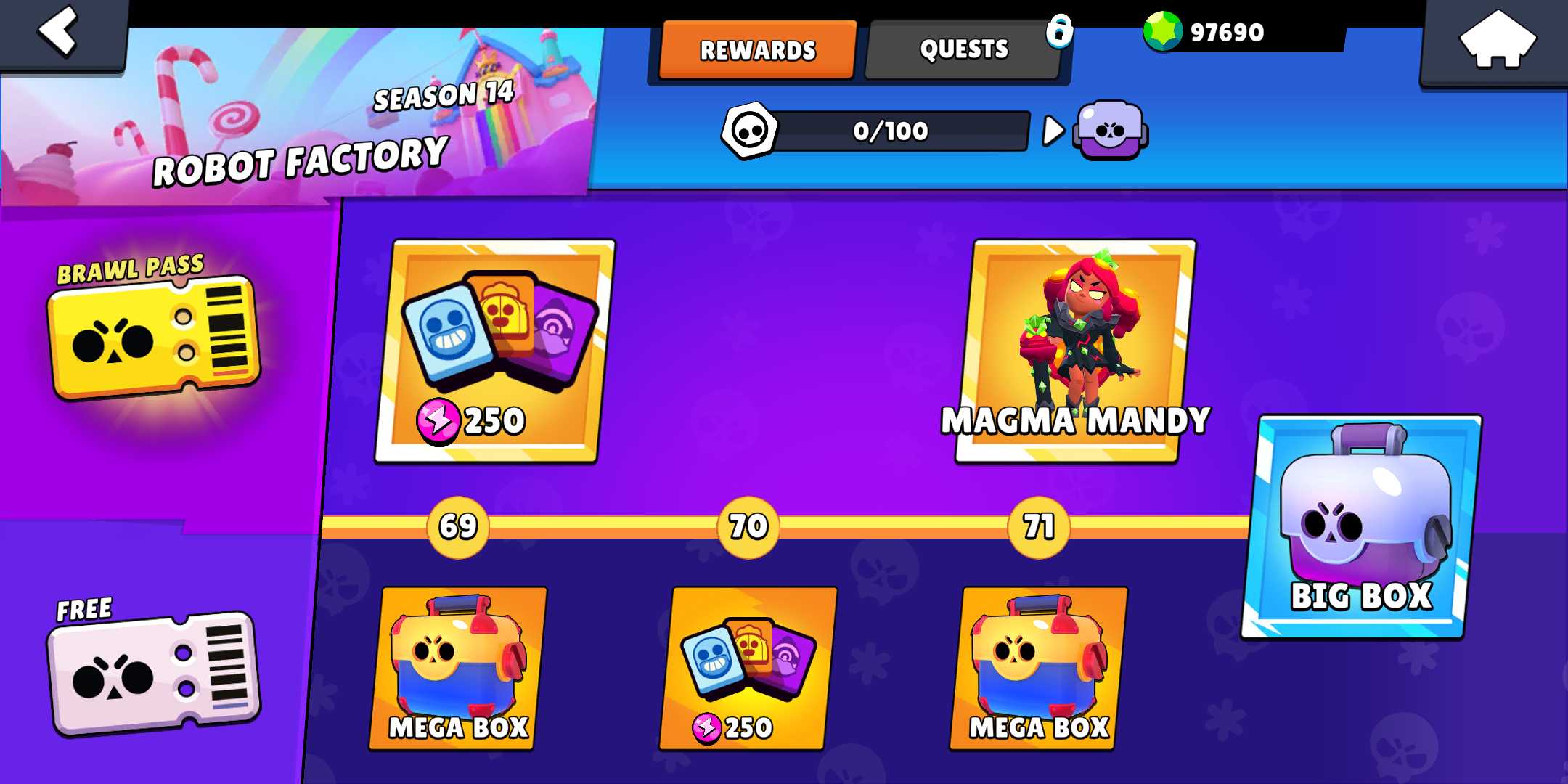Tap the purple box icon beside the token bar
The image size is (1568, 784).
[1110, 131]
